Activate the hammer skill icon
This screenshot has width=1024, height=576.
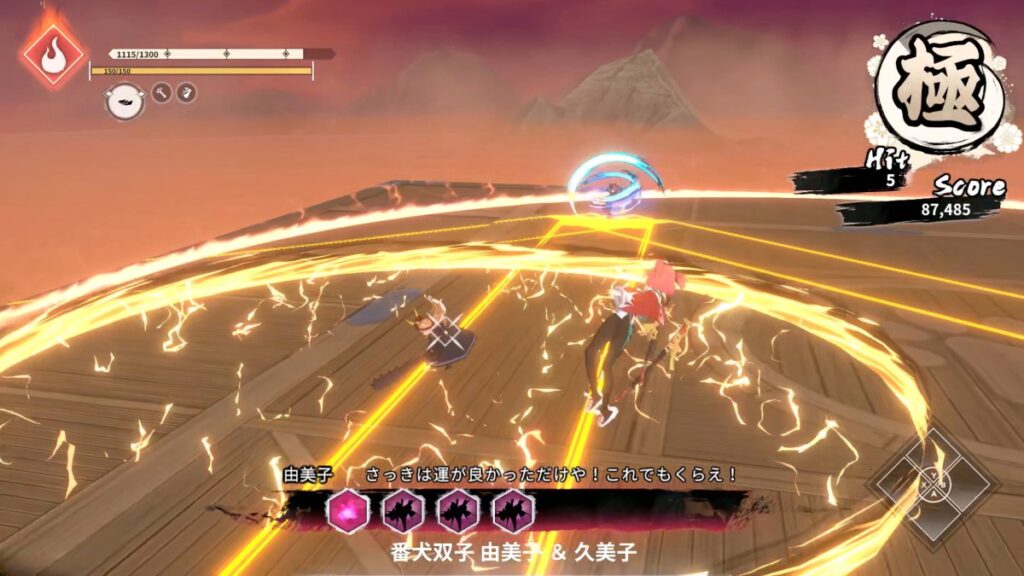coord(161,93)
